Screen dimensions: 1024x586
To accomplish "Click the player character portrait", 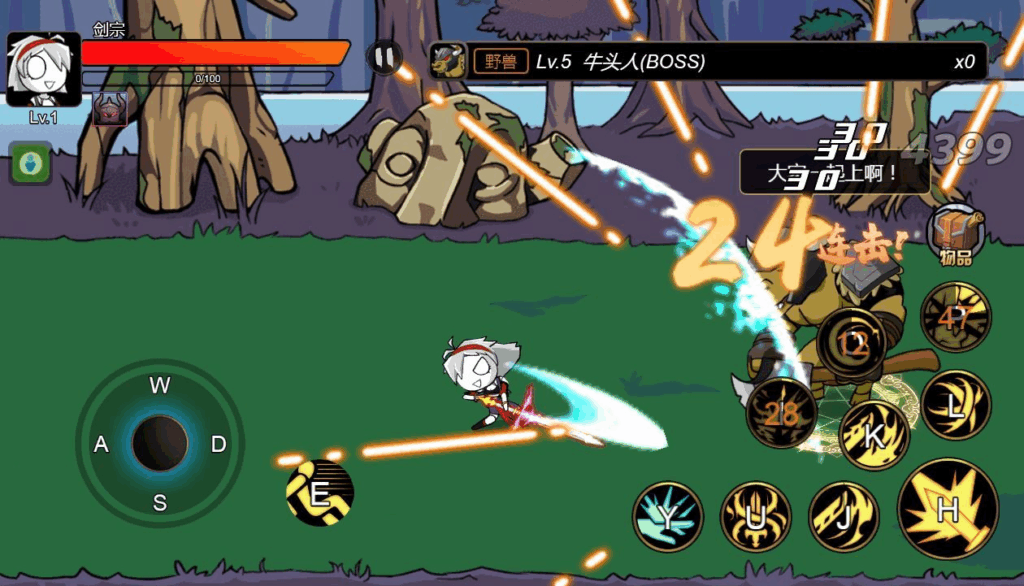I will coord(43,69).
